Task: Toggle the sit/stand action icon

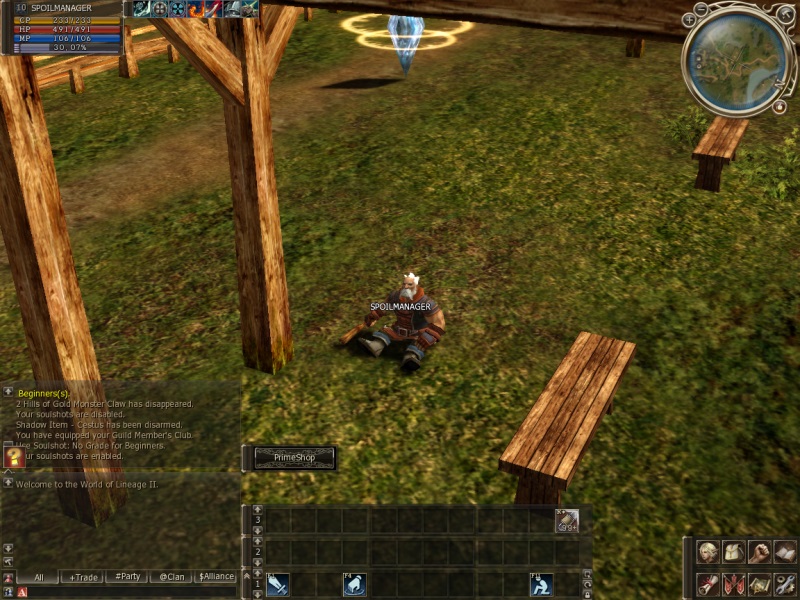Action: [x=541, y=584]
